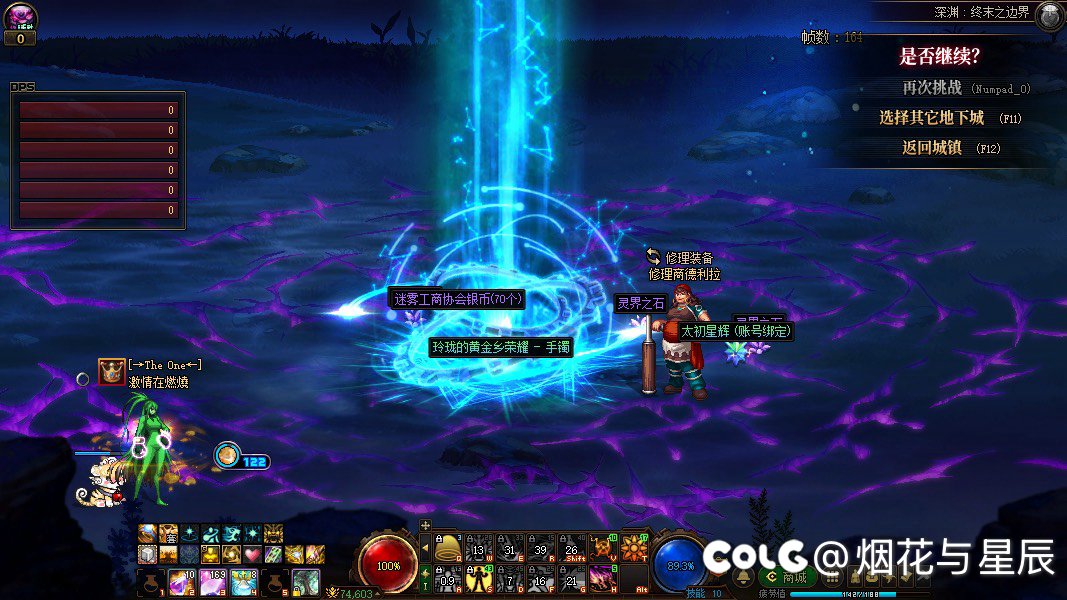Image resolution: width=1067 pixels, height=600 pixels.
Task: Choose 再次挑战 to retry the dungeon
Action: (931, 88)
